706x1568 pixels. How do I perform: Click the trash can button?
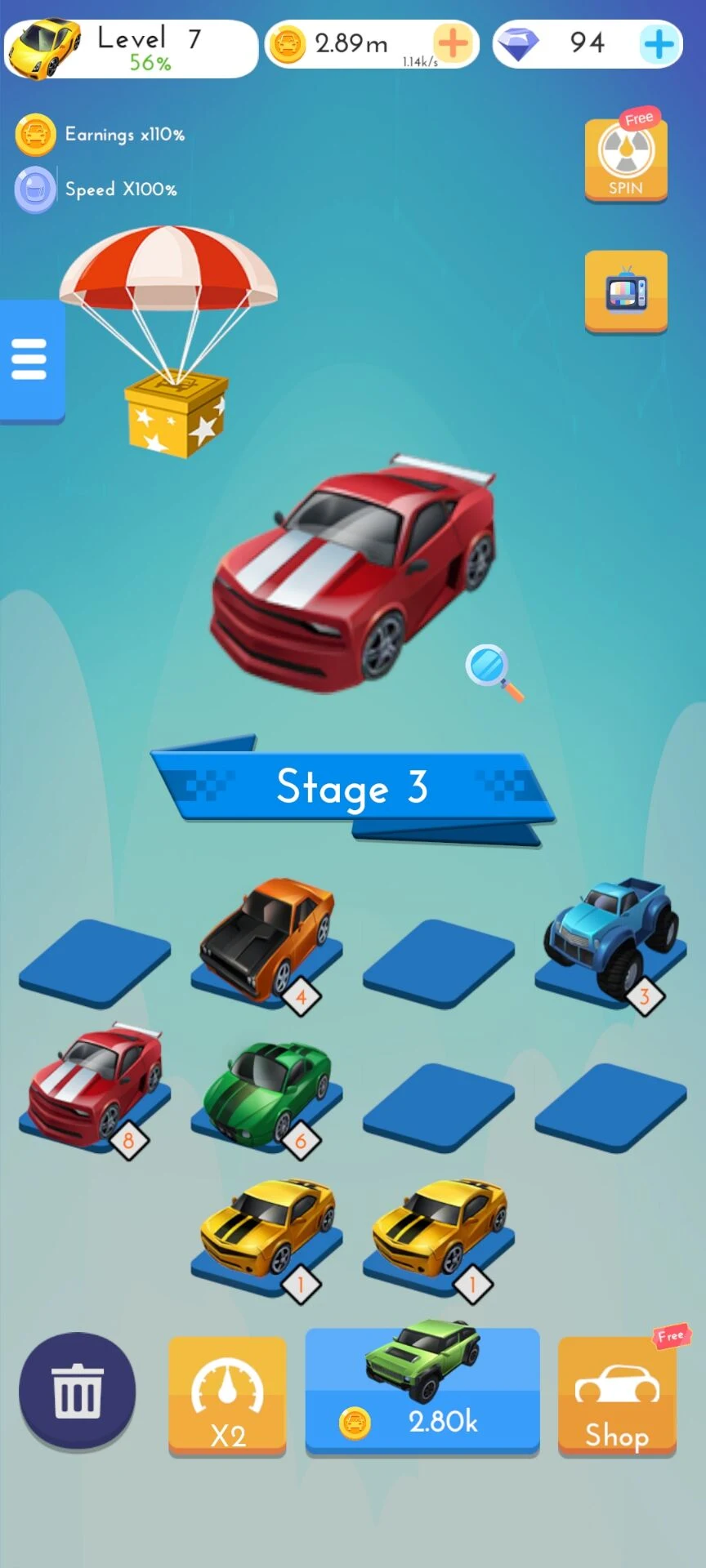(77, 1392)
